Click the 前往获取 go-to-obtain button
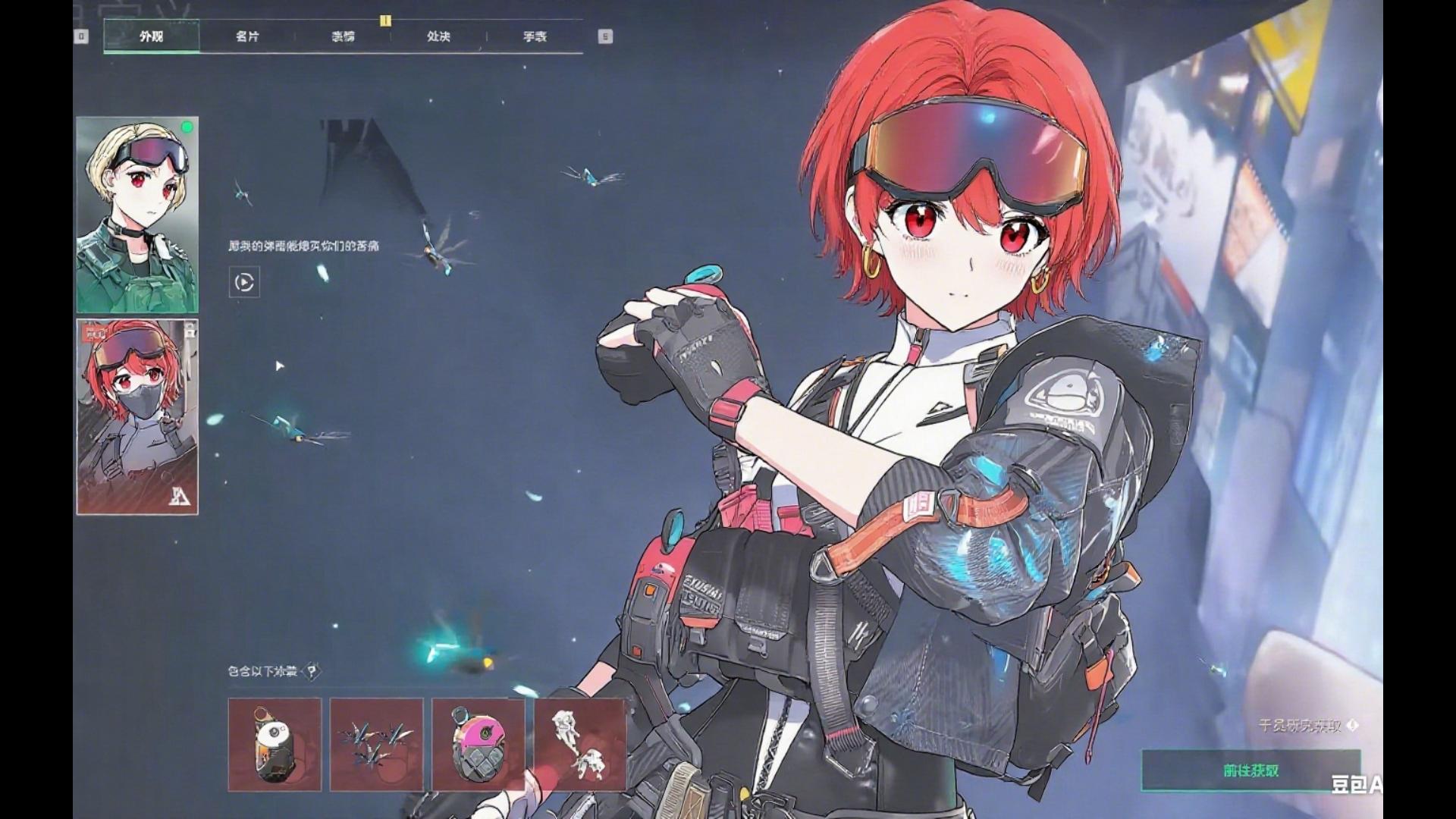 (x=1250, y=770)
